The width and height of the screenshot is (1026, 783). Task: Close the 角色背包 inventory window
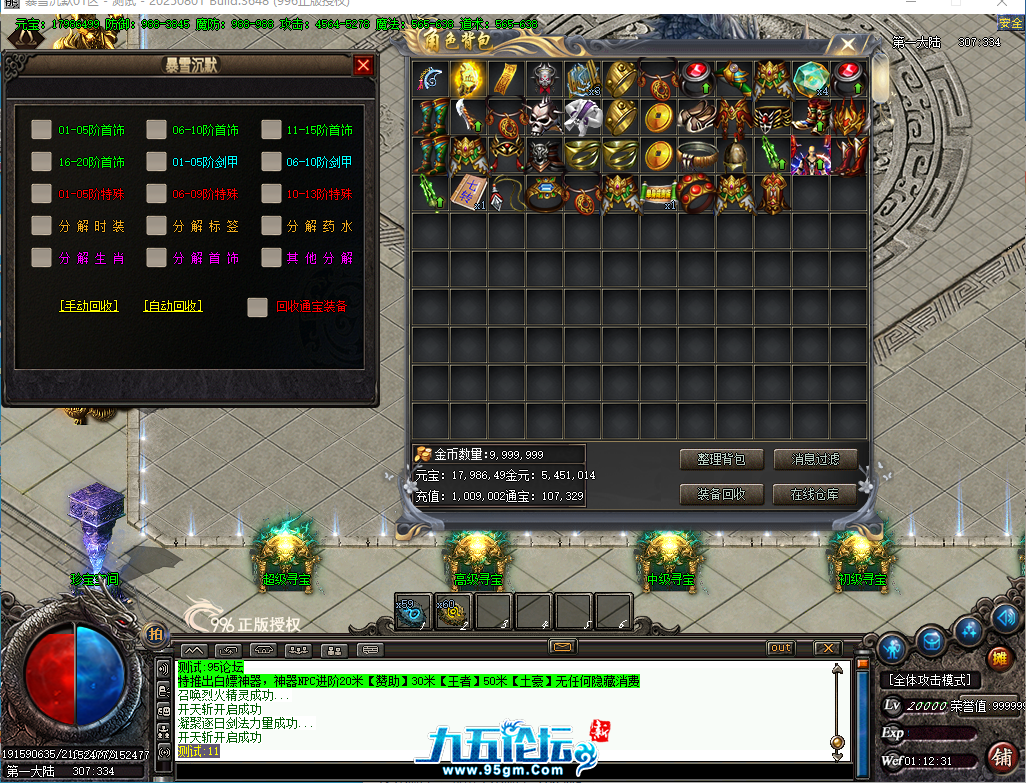point(848,45)
